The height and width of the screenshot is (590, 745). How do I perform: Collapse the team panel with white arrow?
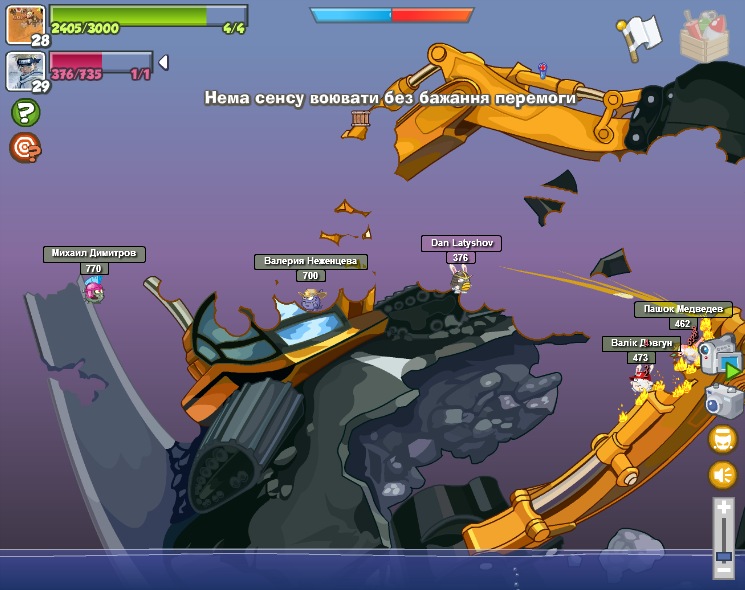(x=163, y=62)
